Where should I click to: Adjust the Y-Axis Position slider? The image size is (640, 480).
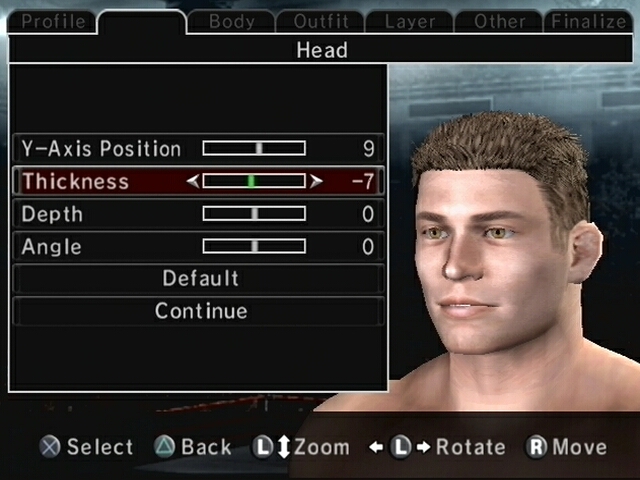pos(254,149)
